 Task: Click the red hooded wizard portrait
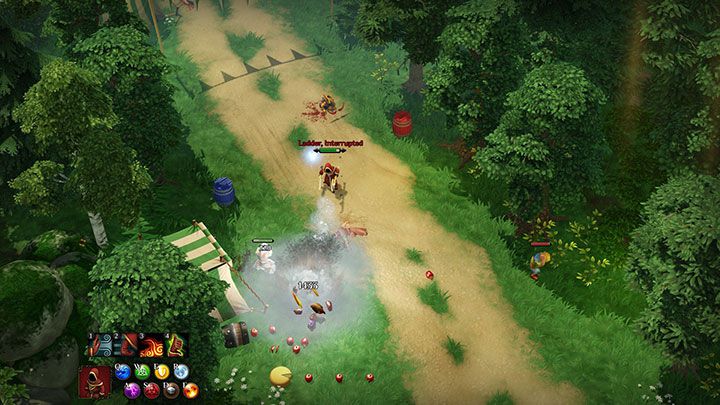pyautogui.click(x=95, y=381)
